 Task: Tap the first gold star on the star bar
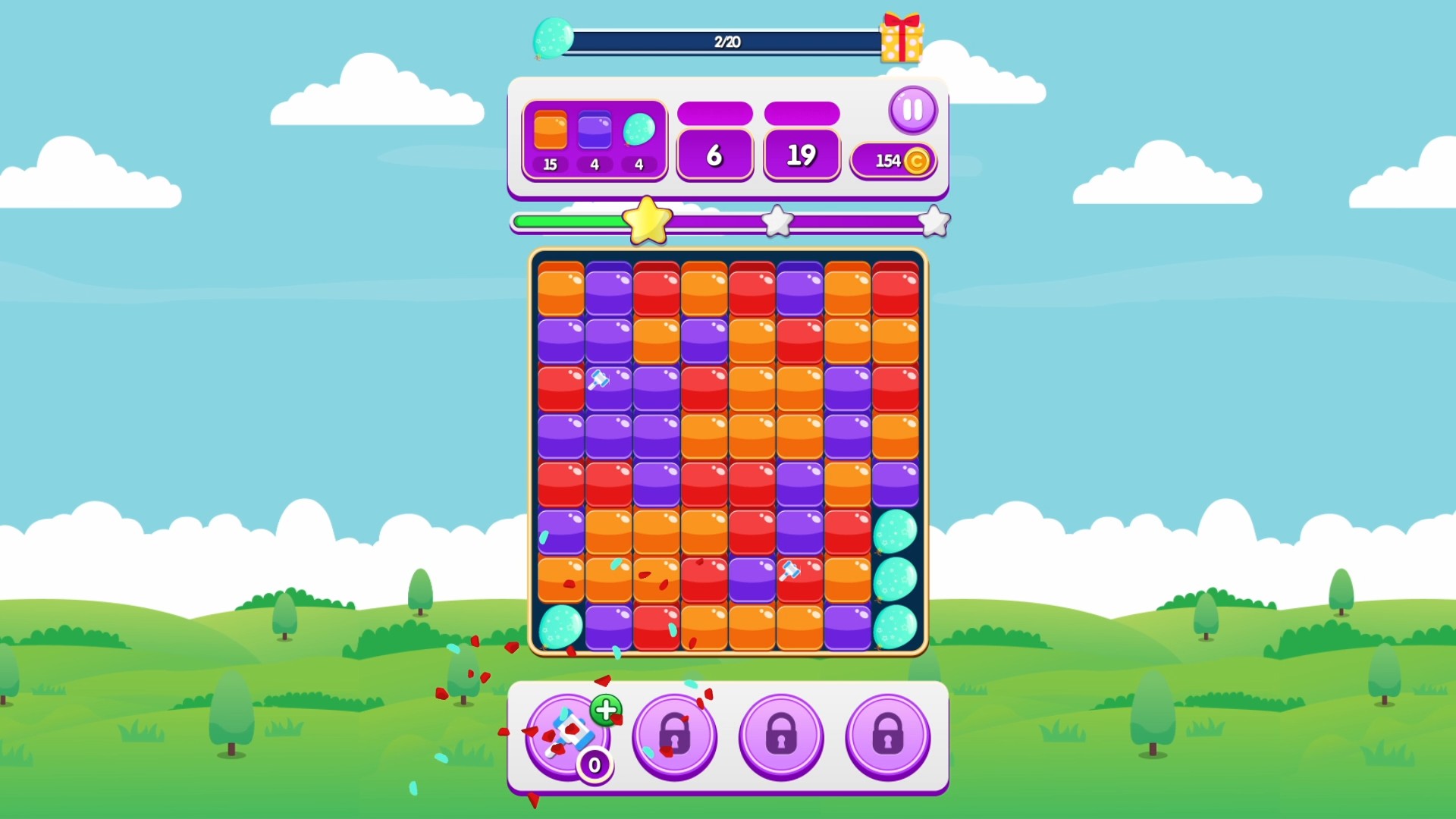coord(646,221)
